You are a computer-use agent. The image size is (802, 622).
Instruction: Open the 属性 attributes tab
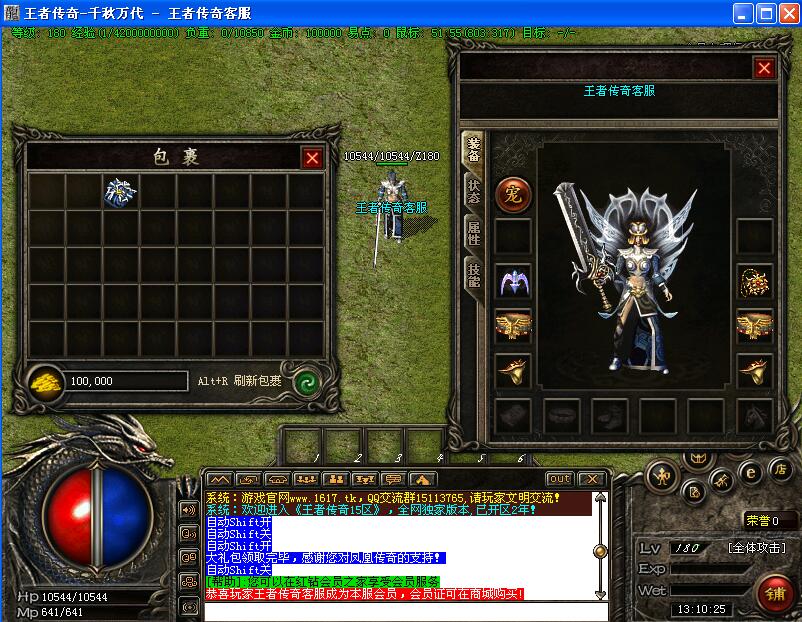click(473, 233)
